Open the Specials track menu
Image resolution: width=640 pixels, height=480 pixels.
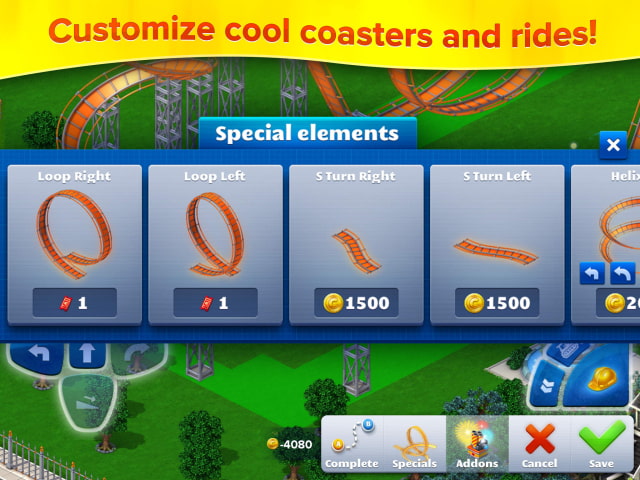[414, 445]
